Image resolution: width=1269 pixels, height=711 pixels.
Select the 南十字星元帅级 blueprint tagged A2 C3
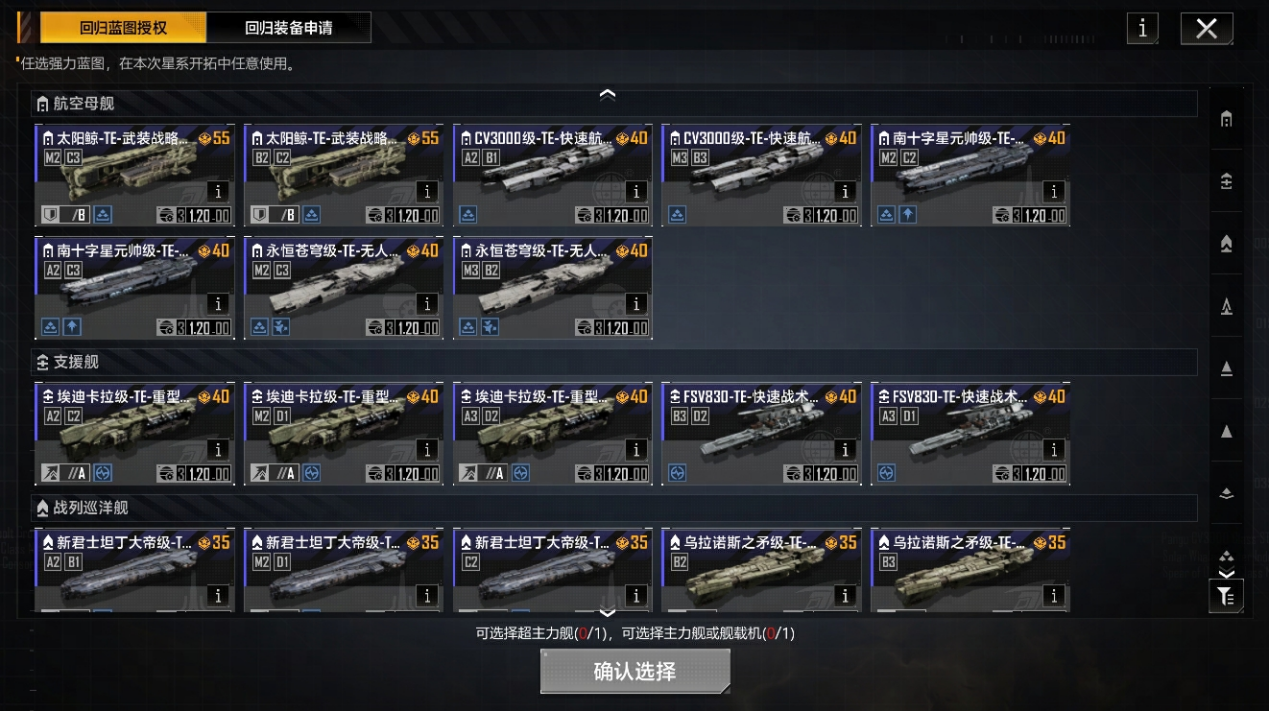point(134,288)
